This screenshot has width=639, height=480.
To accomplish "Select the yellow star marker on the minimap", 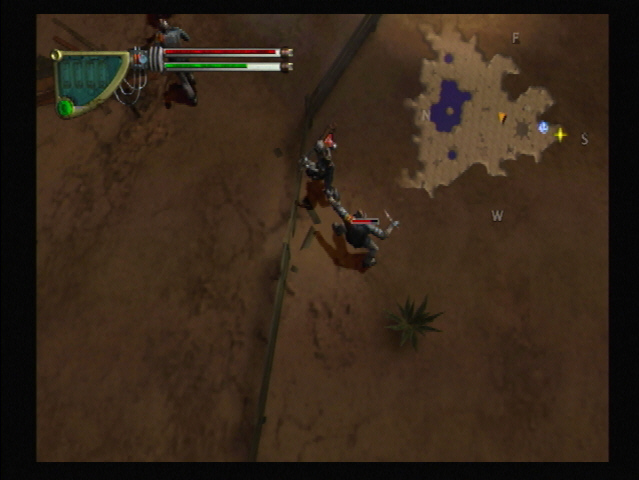I will point(560,134).
